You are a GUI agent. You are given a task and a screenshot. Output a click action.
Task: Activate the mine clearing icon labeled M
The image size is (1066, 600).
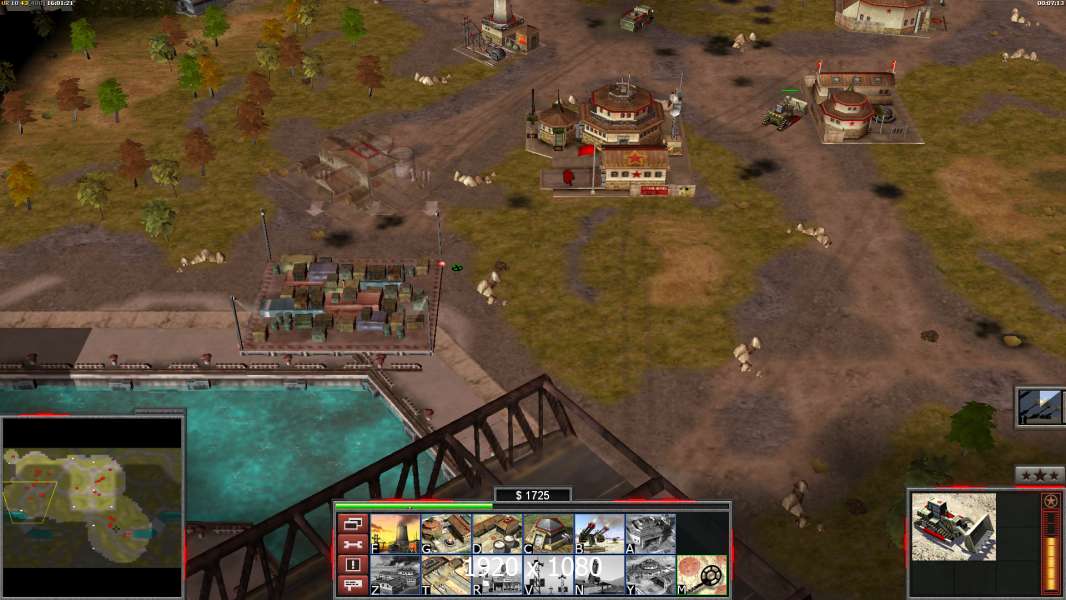(x=702, y=575)
